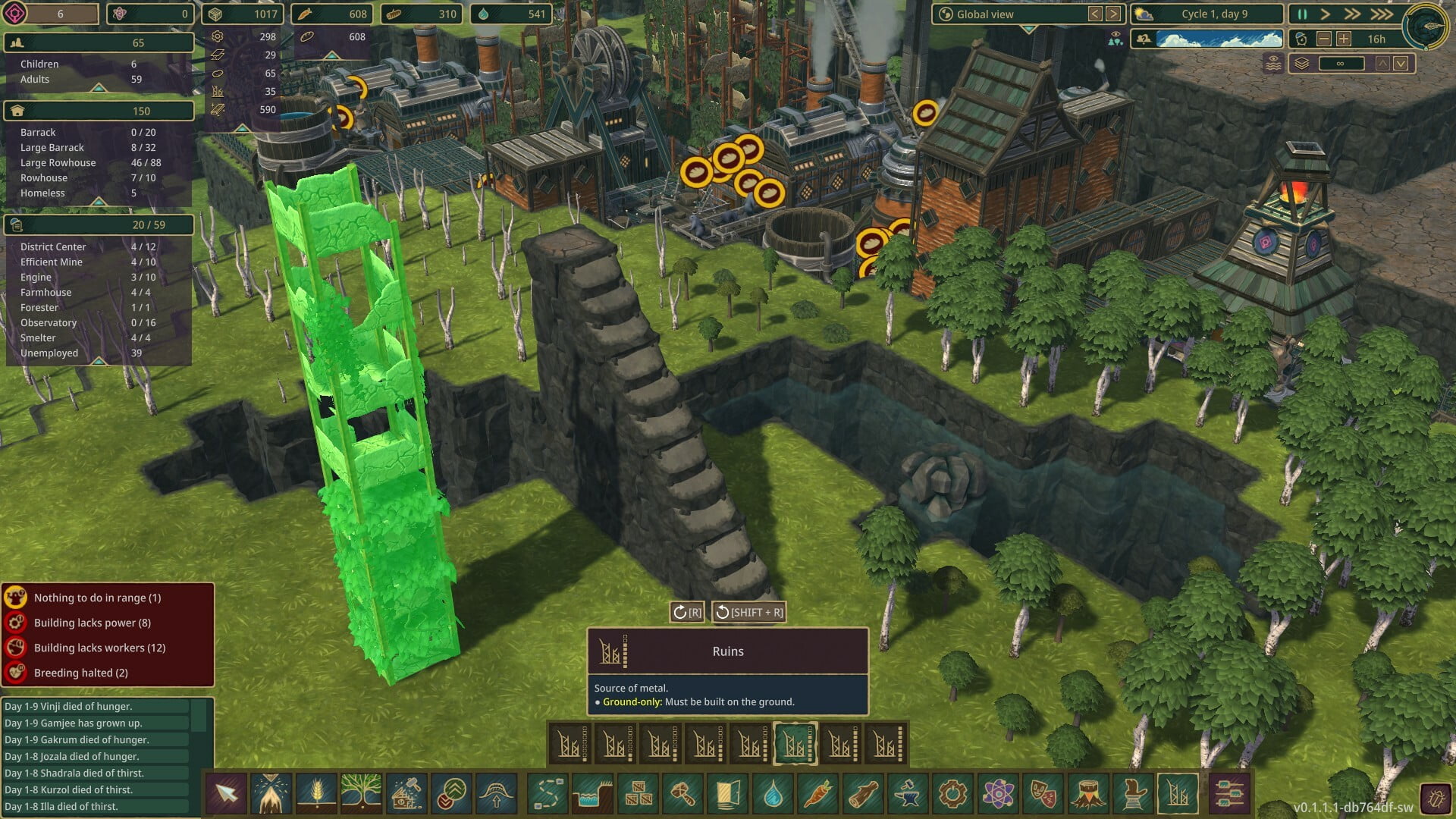Switch to next district view arrow
The image size is (1456, 819).
(1113, 14)
